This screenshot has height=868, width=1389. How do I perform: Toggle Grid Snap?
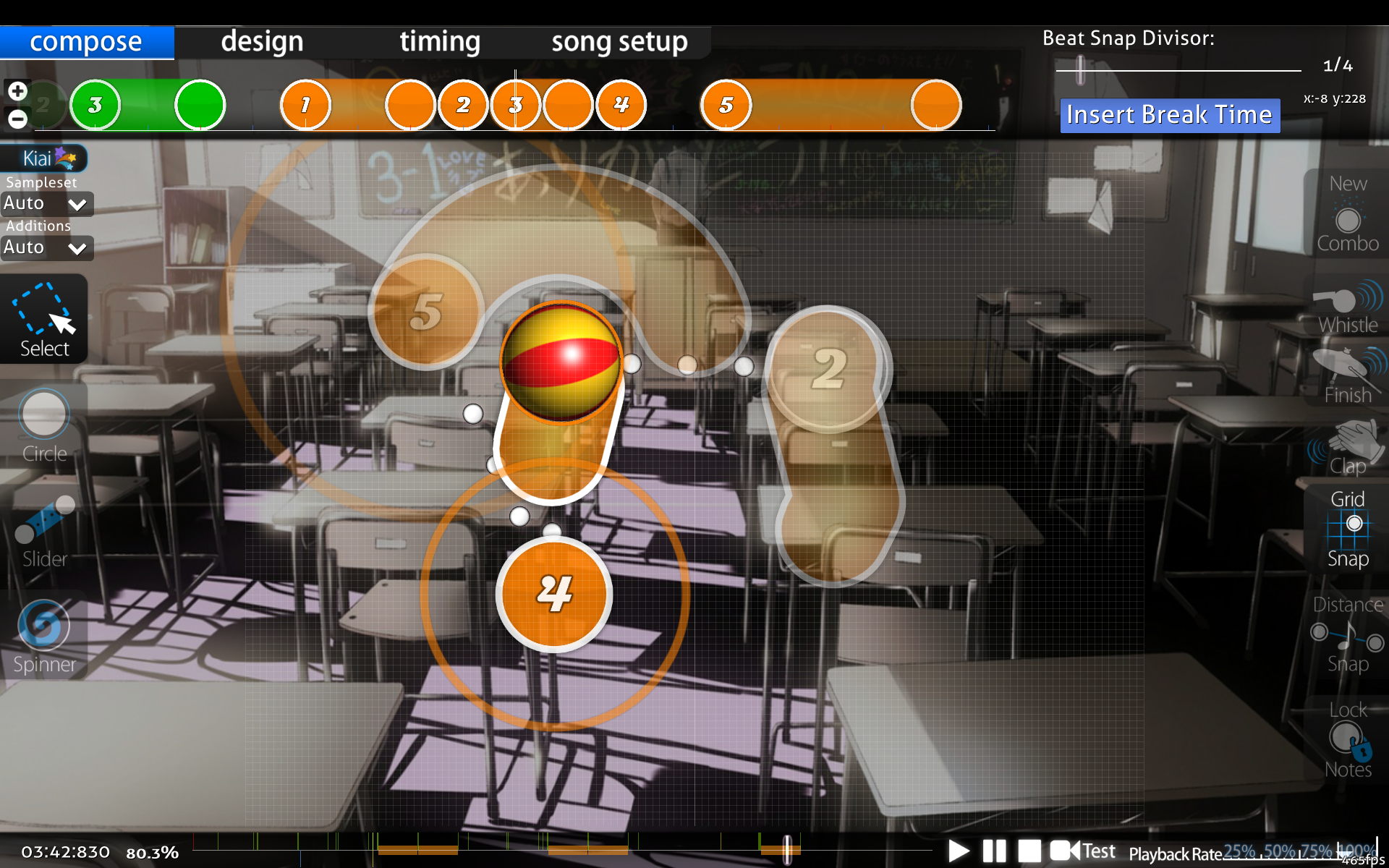point(1347,529)
